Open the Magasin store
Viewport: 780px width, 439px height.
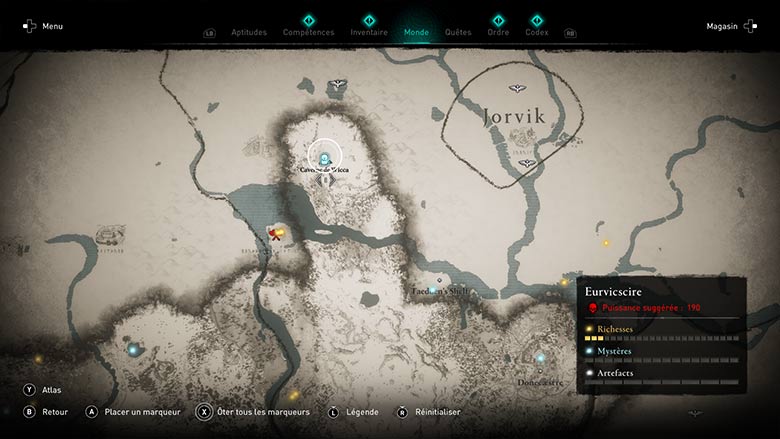point(730,26)
